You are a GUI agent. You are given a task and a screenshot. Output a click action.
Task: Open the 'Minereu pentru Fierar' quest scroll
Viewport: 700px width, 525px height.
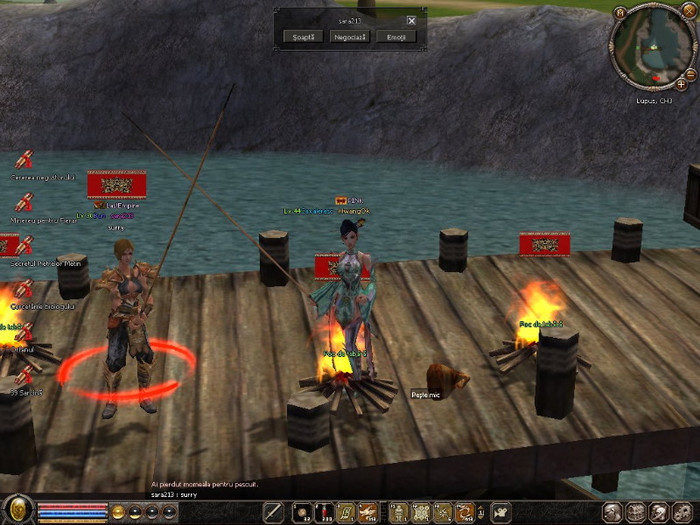point(24,201)
